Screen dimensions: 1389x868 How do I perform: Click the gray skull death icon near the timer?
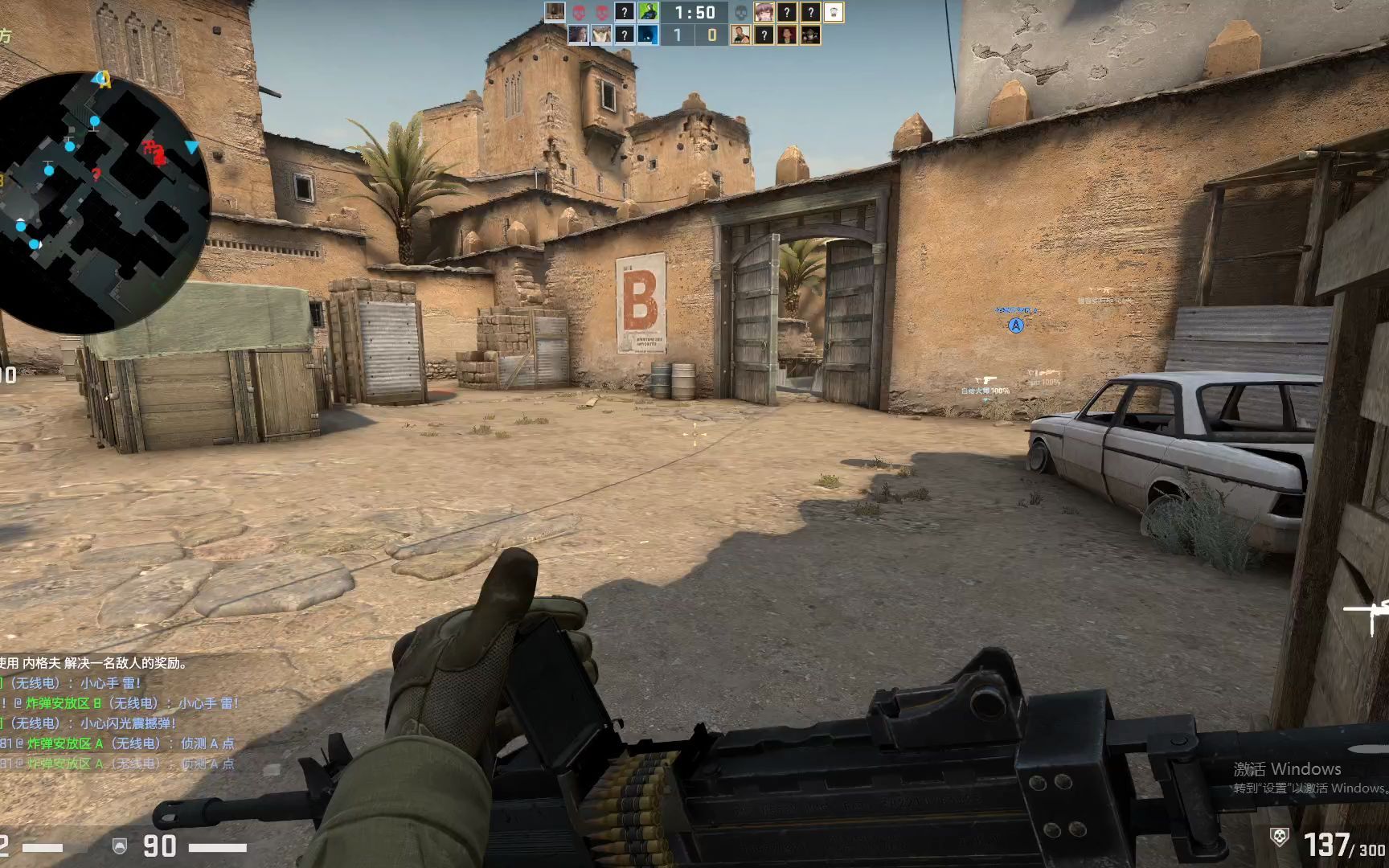point(741,12)
